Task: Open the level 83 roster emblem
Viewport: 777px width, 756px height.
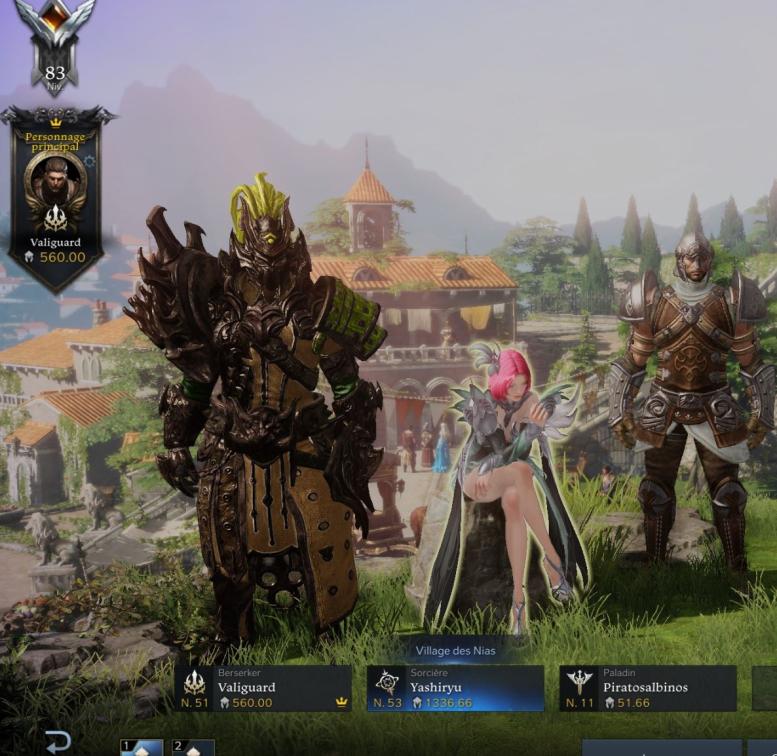Action: coord(55,45)
